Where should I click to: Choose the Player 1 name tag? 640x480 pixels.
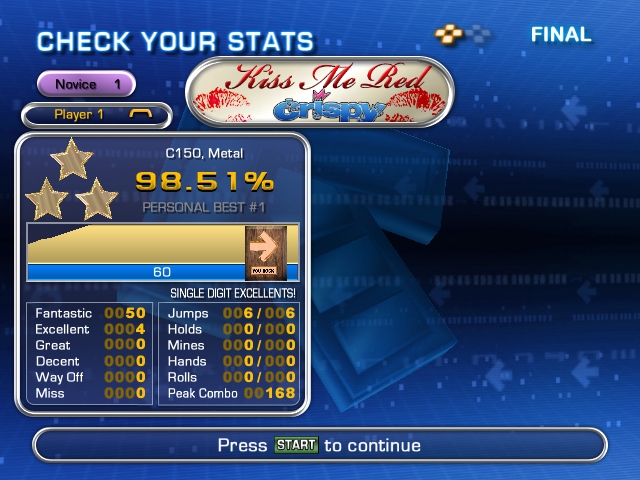pyautogui.click(x=95, y=115)
